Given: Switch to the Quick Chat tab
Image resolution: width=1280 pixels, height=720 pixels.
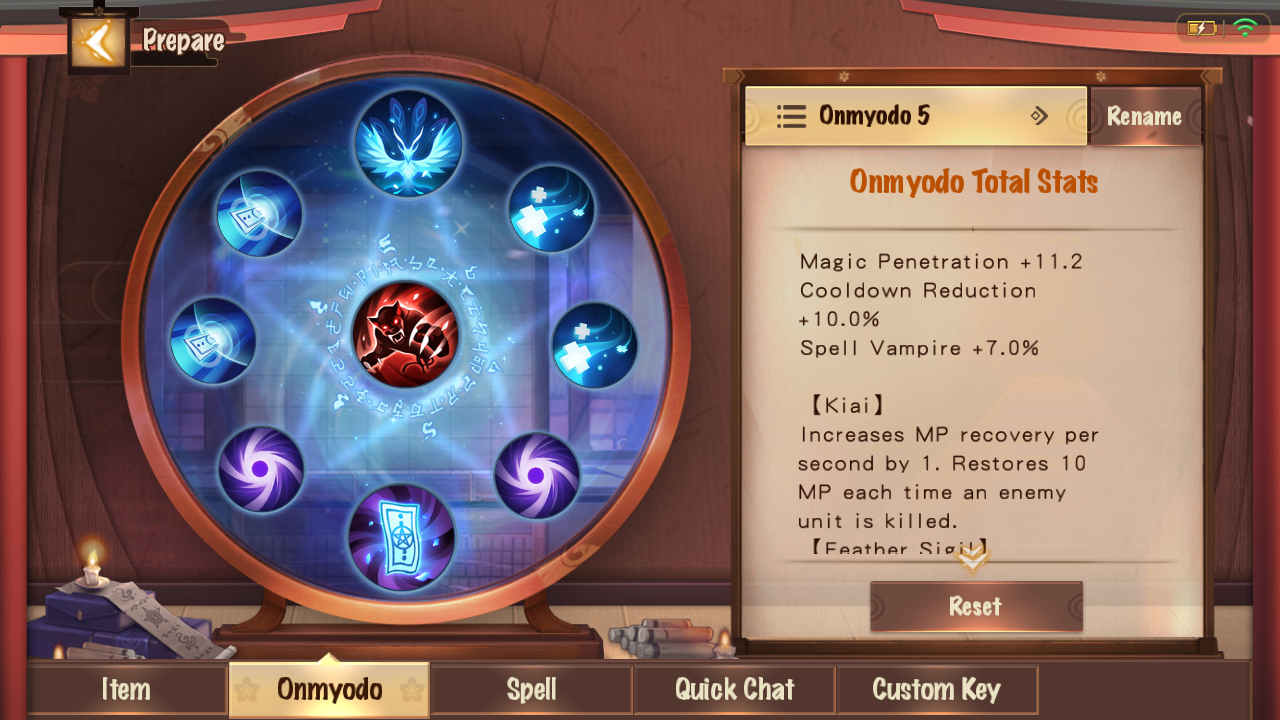Looking at the screenshot, I should coord(734,689).
